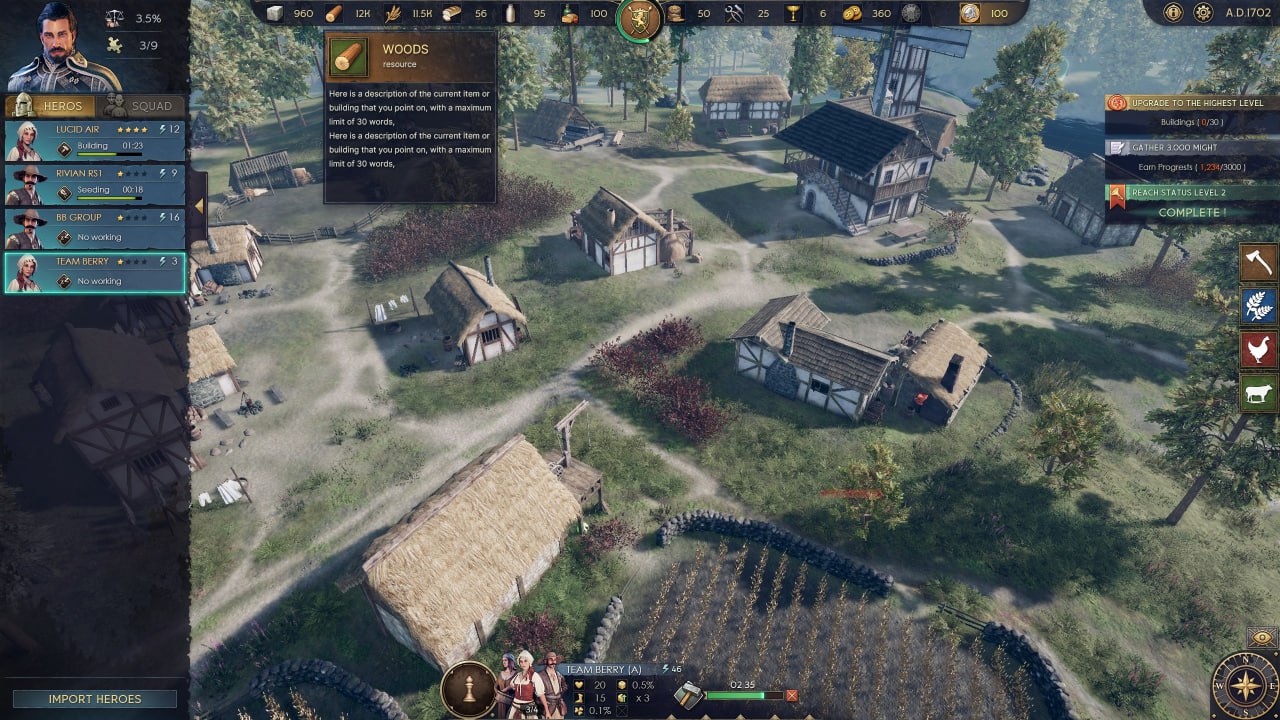Select hero Team Berry in the sidebar

tap(95, 270)
